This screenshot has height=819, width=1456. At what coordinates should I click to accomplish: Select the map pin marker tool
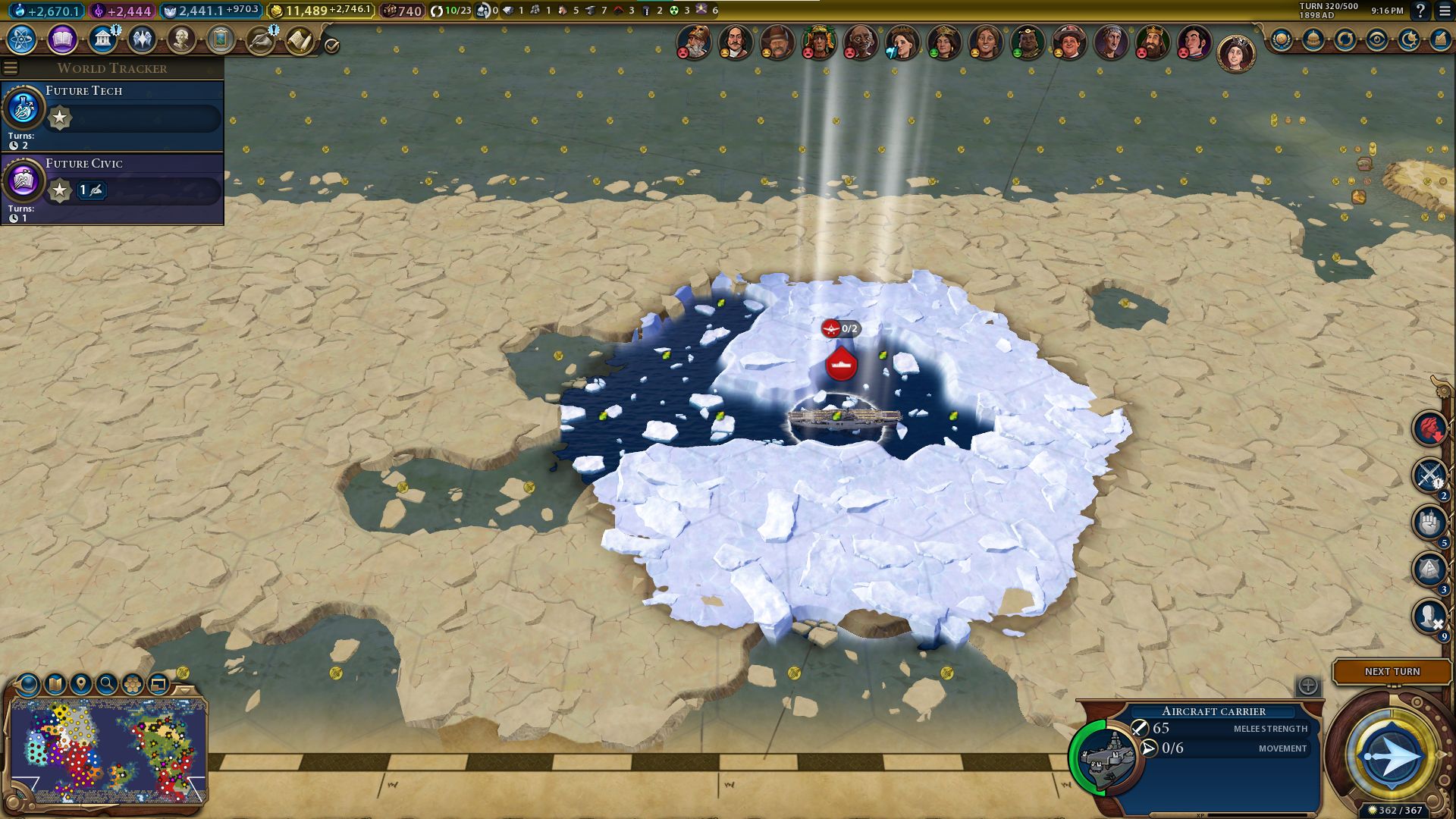point(81,682)
